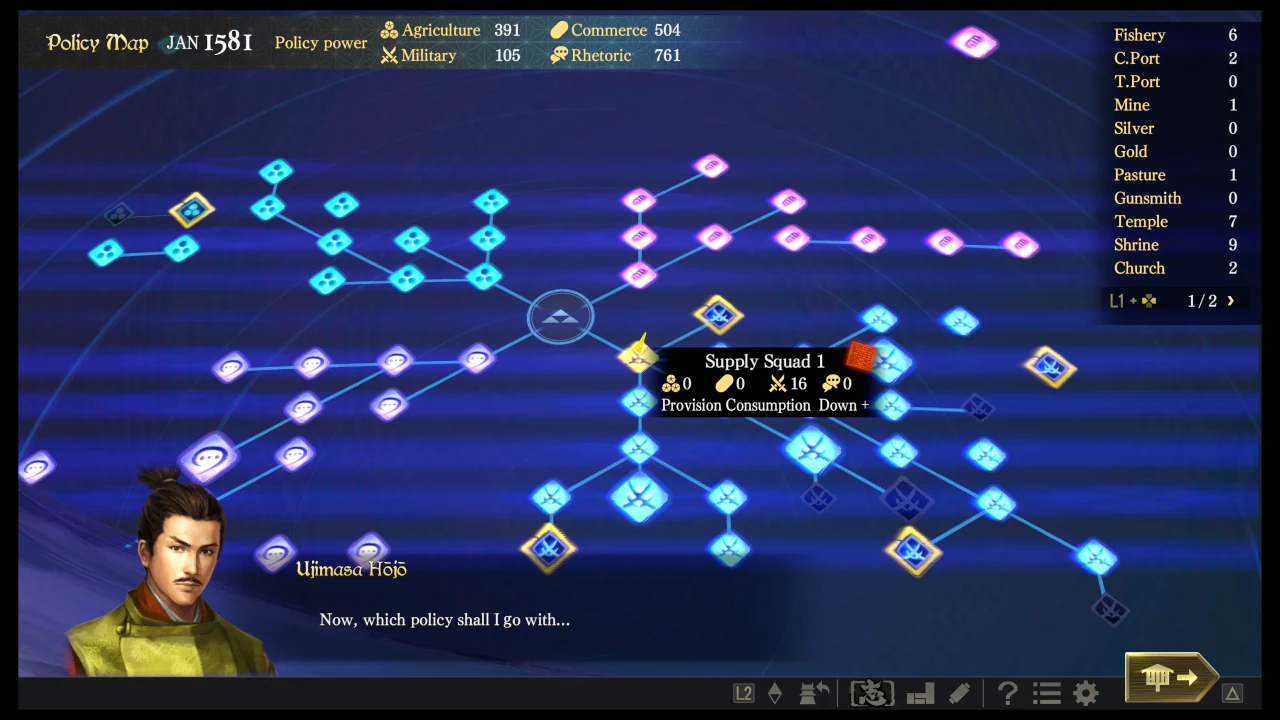Advance to next page with the right chevron

click(1230, 300)
